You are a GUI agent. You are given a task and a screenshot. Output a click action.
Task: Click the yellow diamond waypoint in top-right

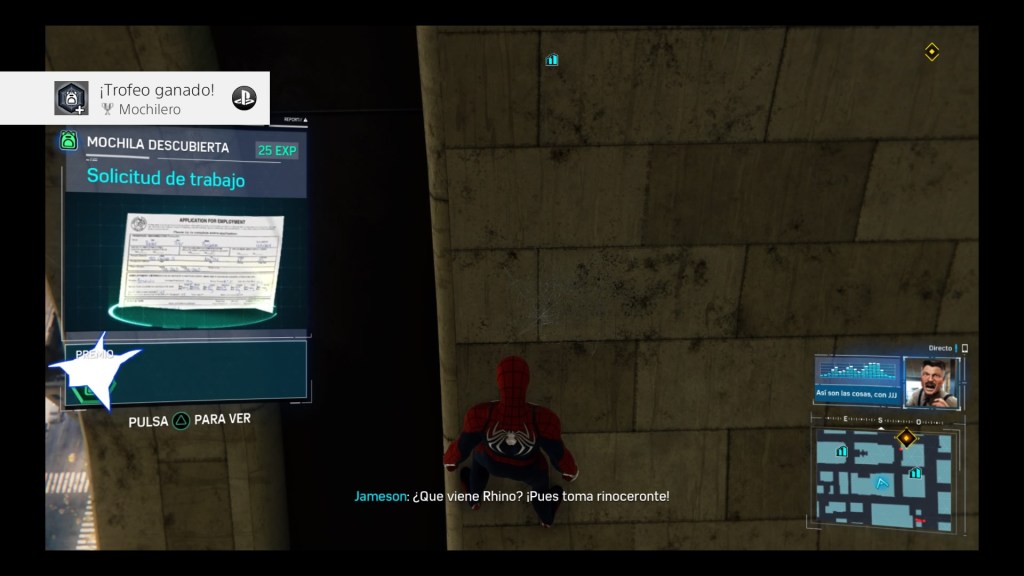point(932,52)
